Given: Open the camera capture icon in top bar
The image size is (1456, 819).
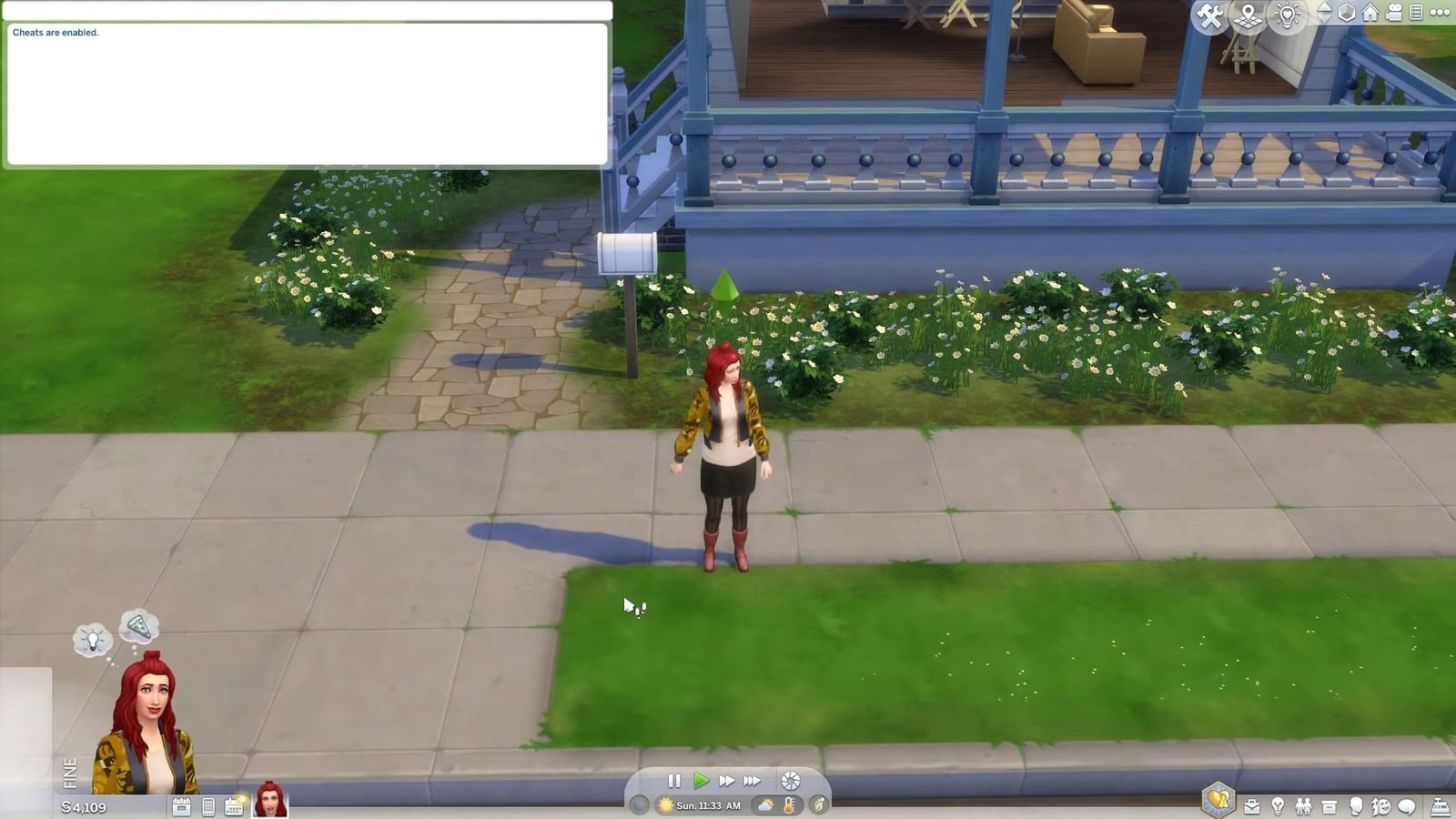Looking at the screenshot, I should pyautogui.click(x=1392, y=14).
